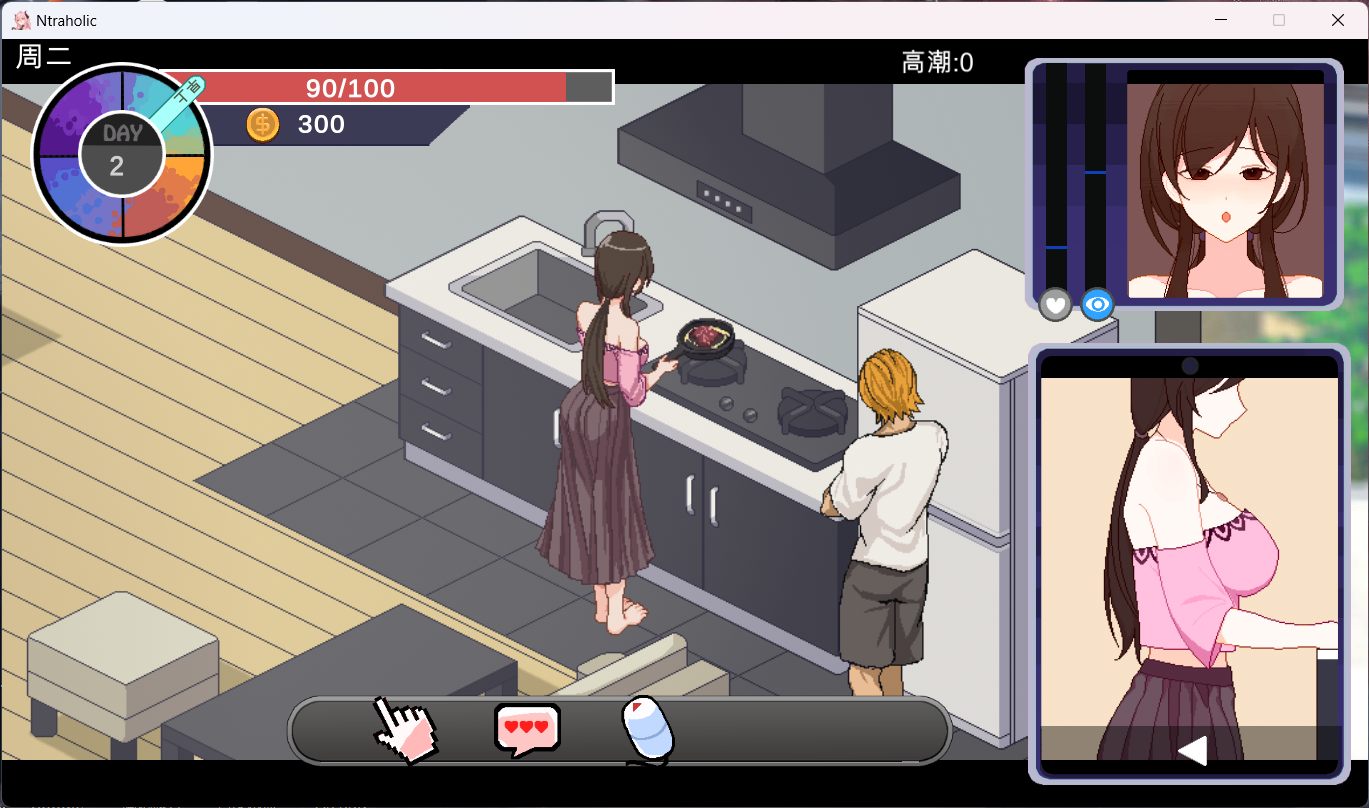Click the 300 money display

[x=320, y=124]
